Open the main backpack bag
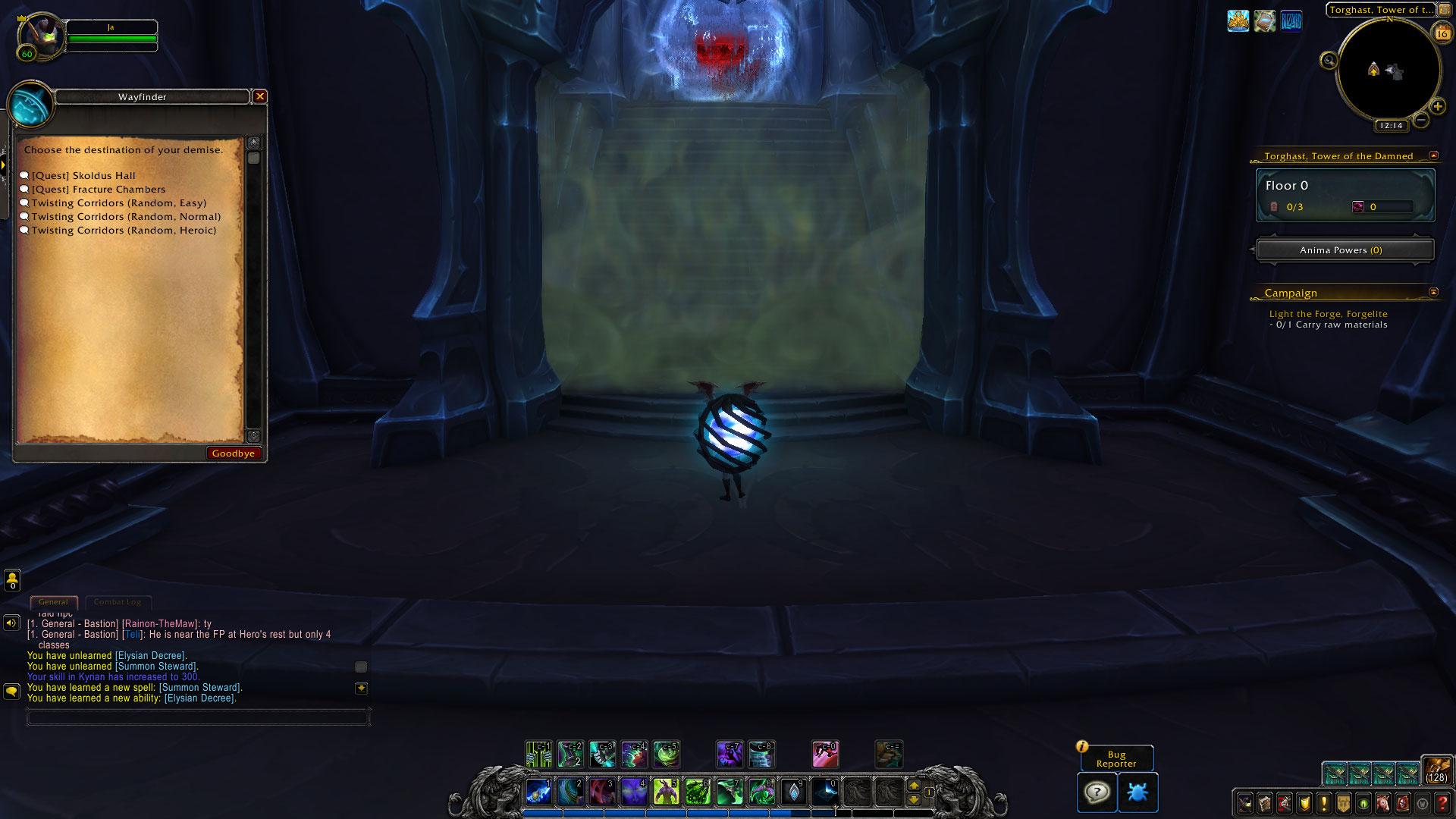 1436,769
